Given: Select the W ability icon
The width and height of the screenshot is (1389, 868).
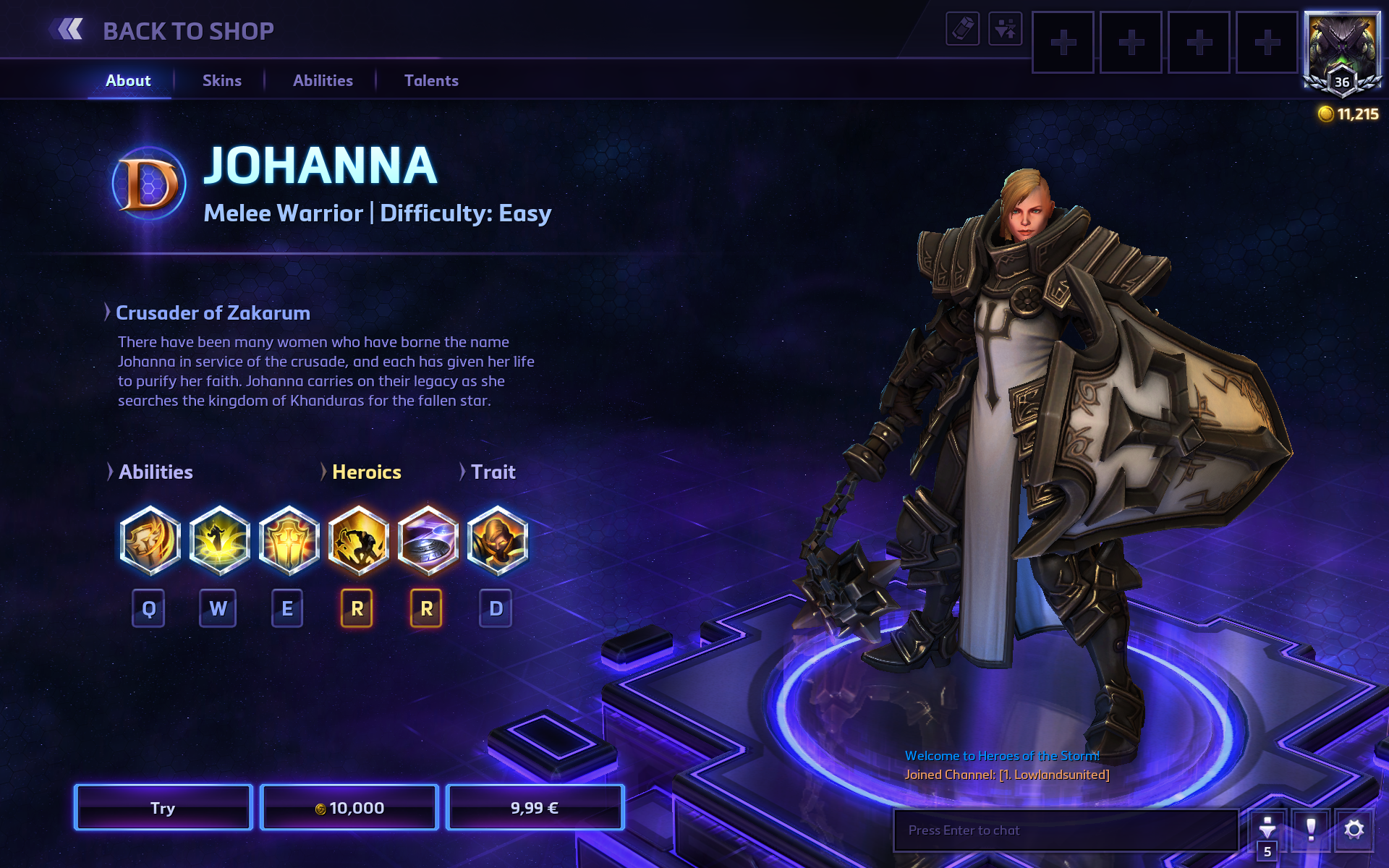Looking at the screenshot, I should click(219, 540).
